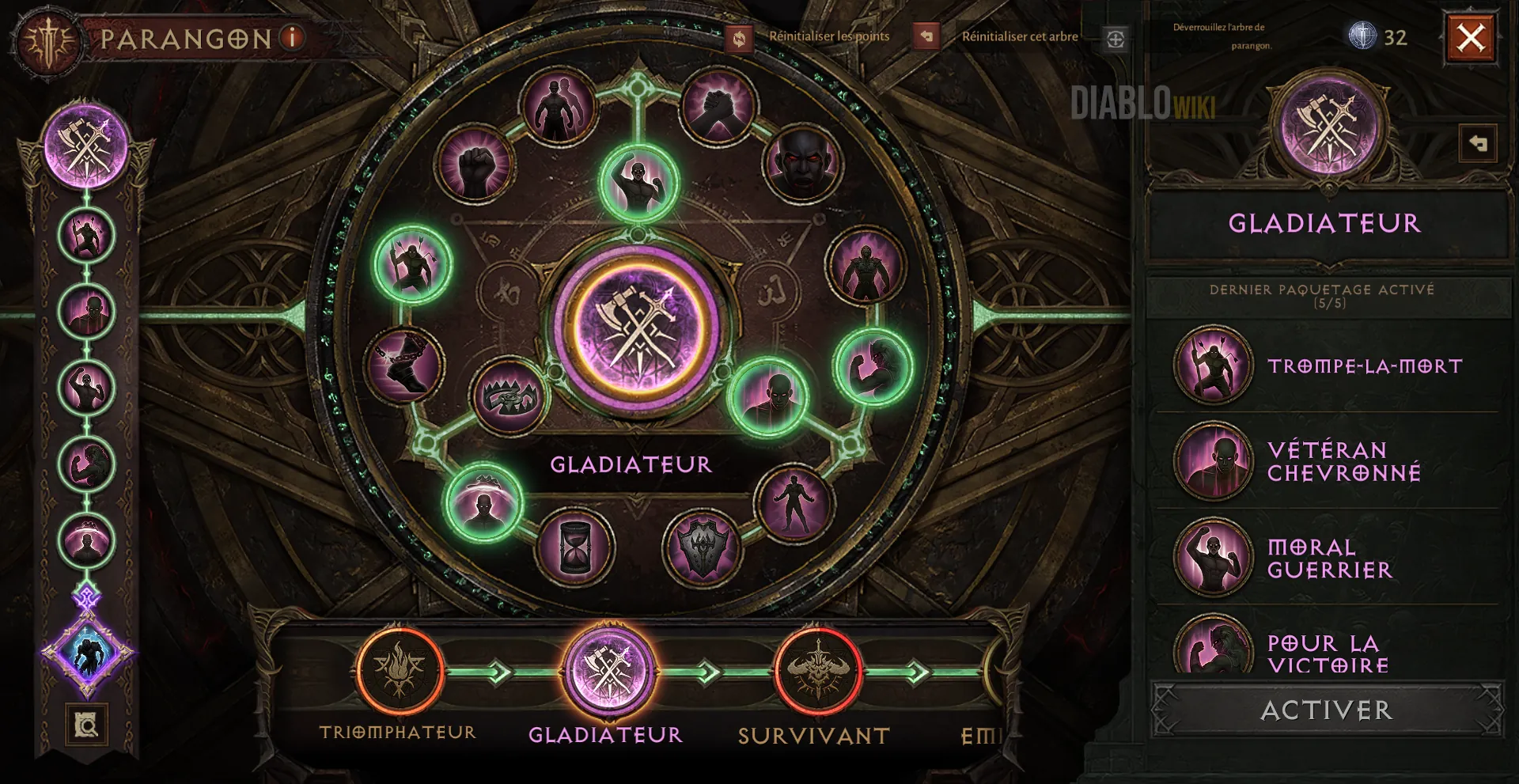1519x784 pixels.
Task: Click the central Gladiateur crossed-weapons node
Action: coord(638,328)
